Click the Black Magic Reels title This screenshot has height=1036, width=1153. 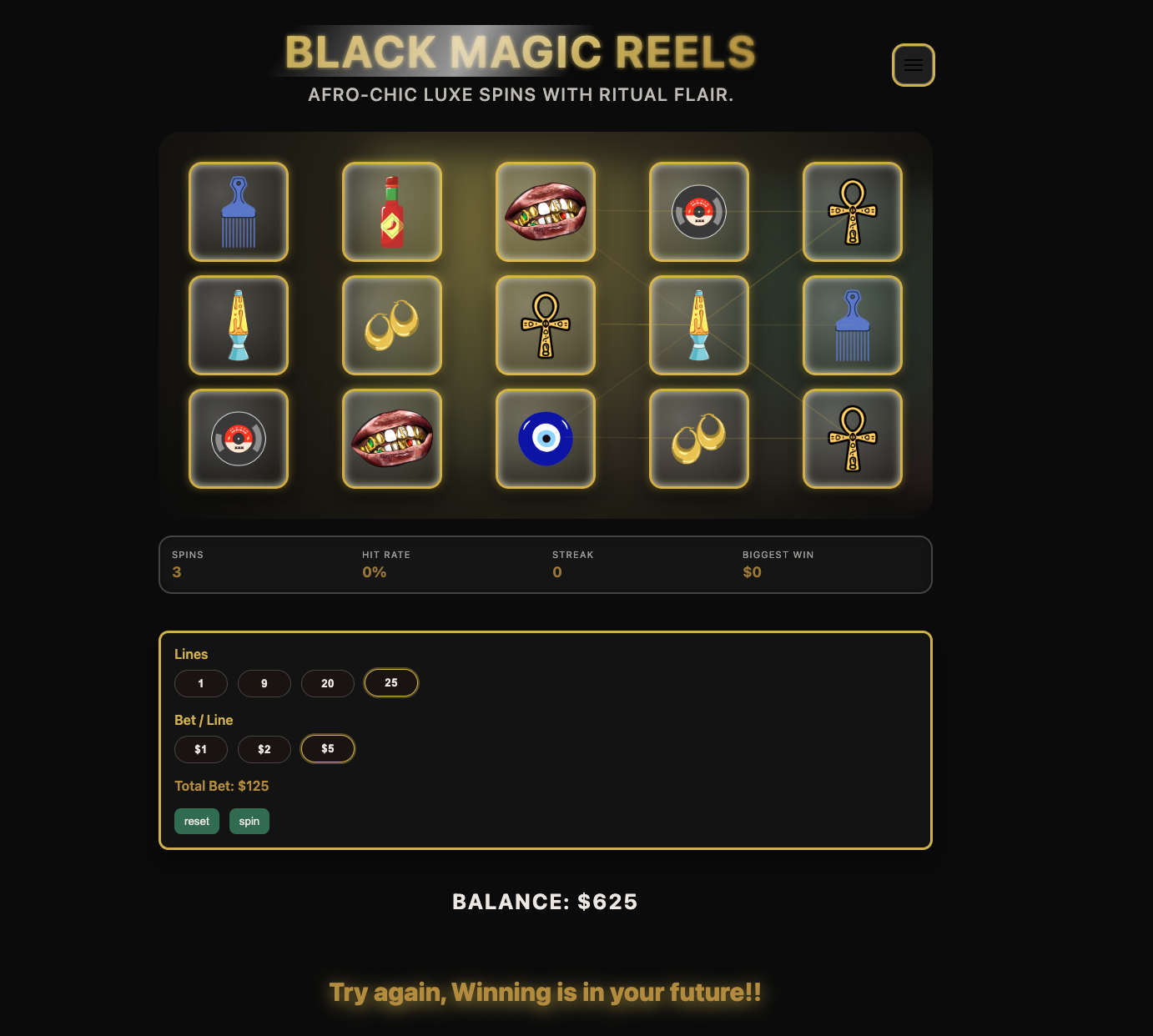(x=519, y=52)
